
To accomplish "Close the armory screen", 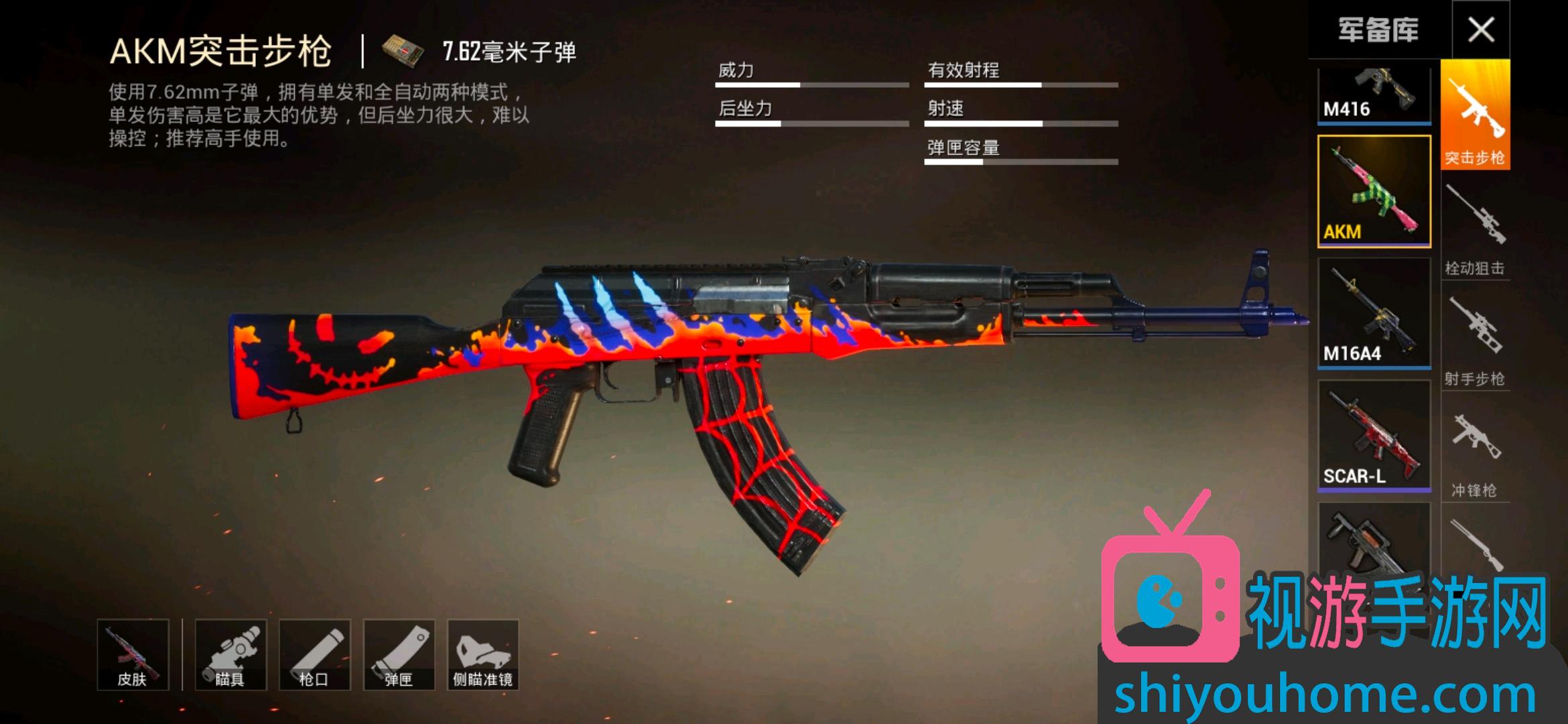I will pyautogui.click(x=1480, y=30).
